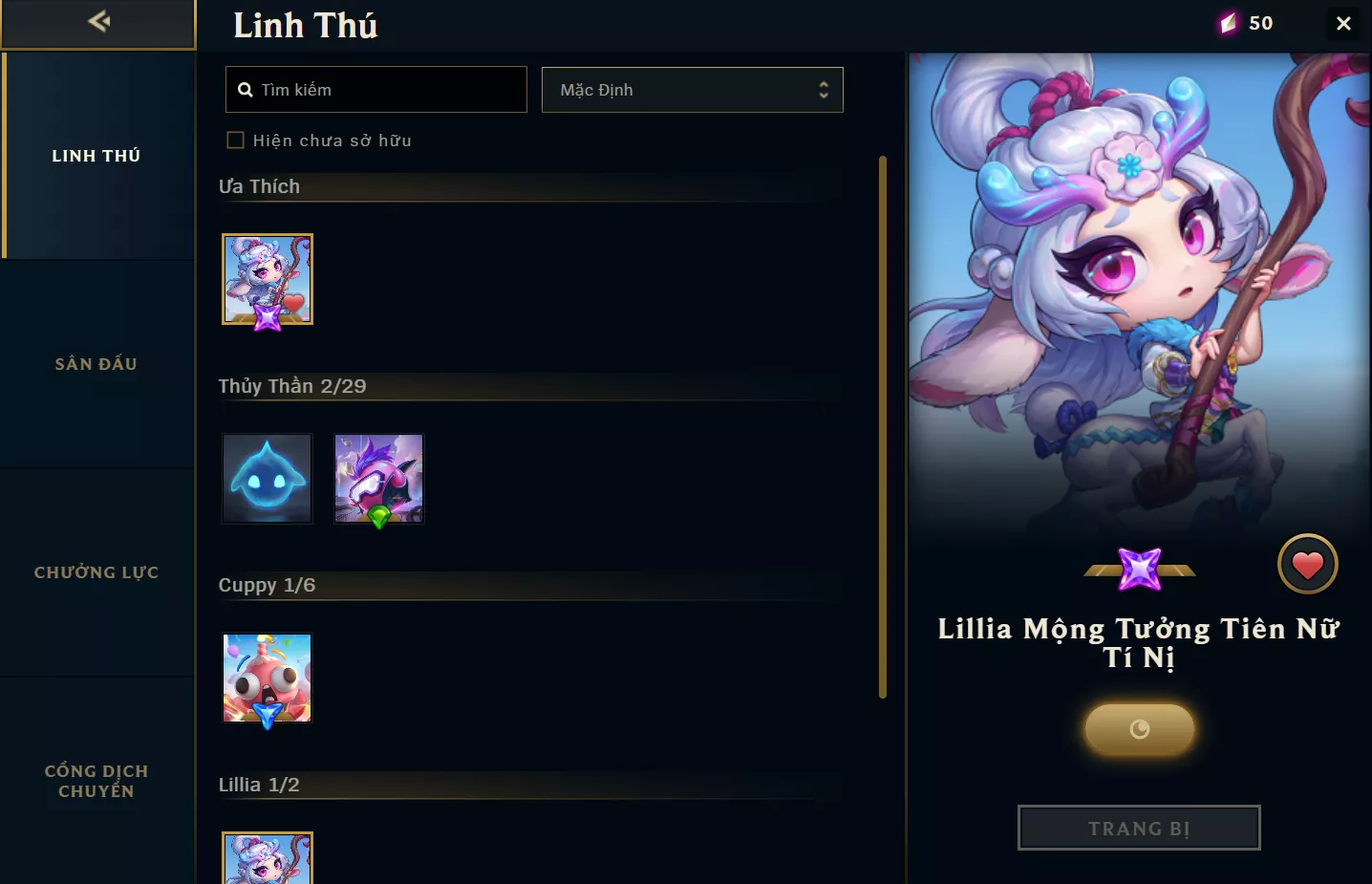Viewport: 1372px width, 884px height.
Task: Open the Sân Đấu tab
Action: [x=96, y=364]
